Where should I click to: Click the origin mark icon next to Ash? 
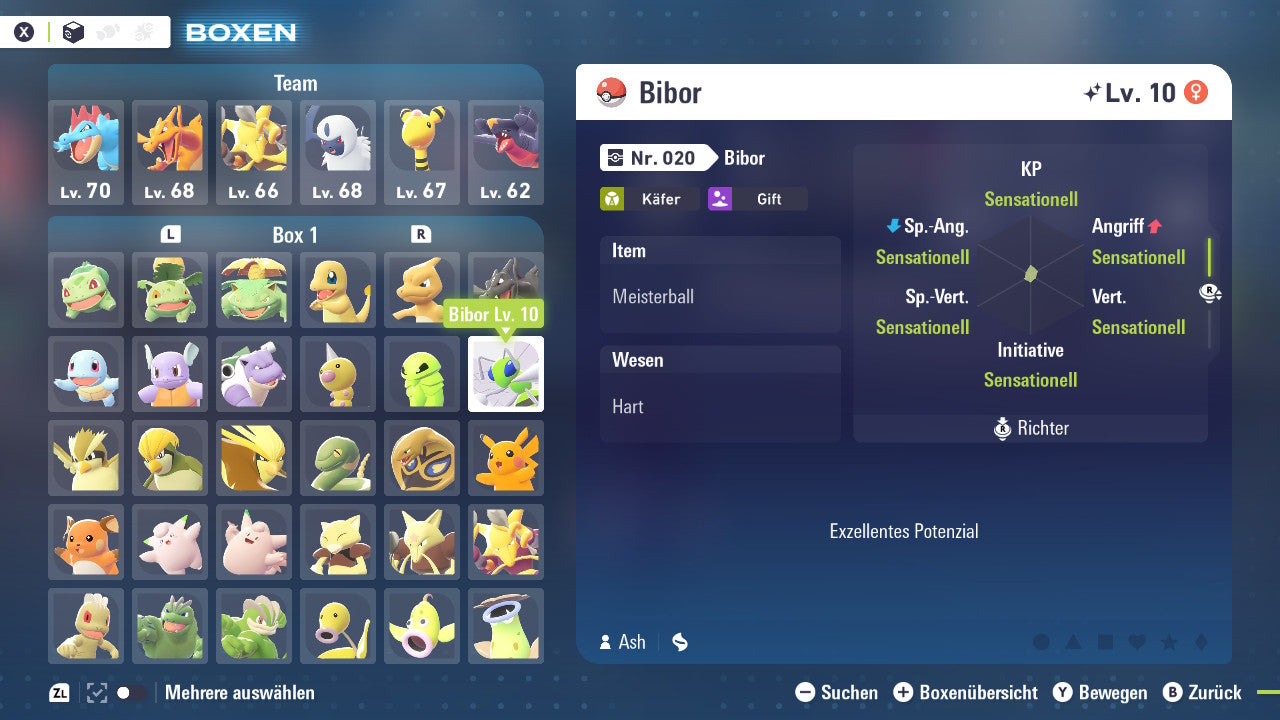679,643
